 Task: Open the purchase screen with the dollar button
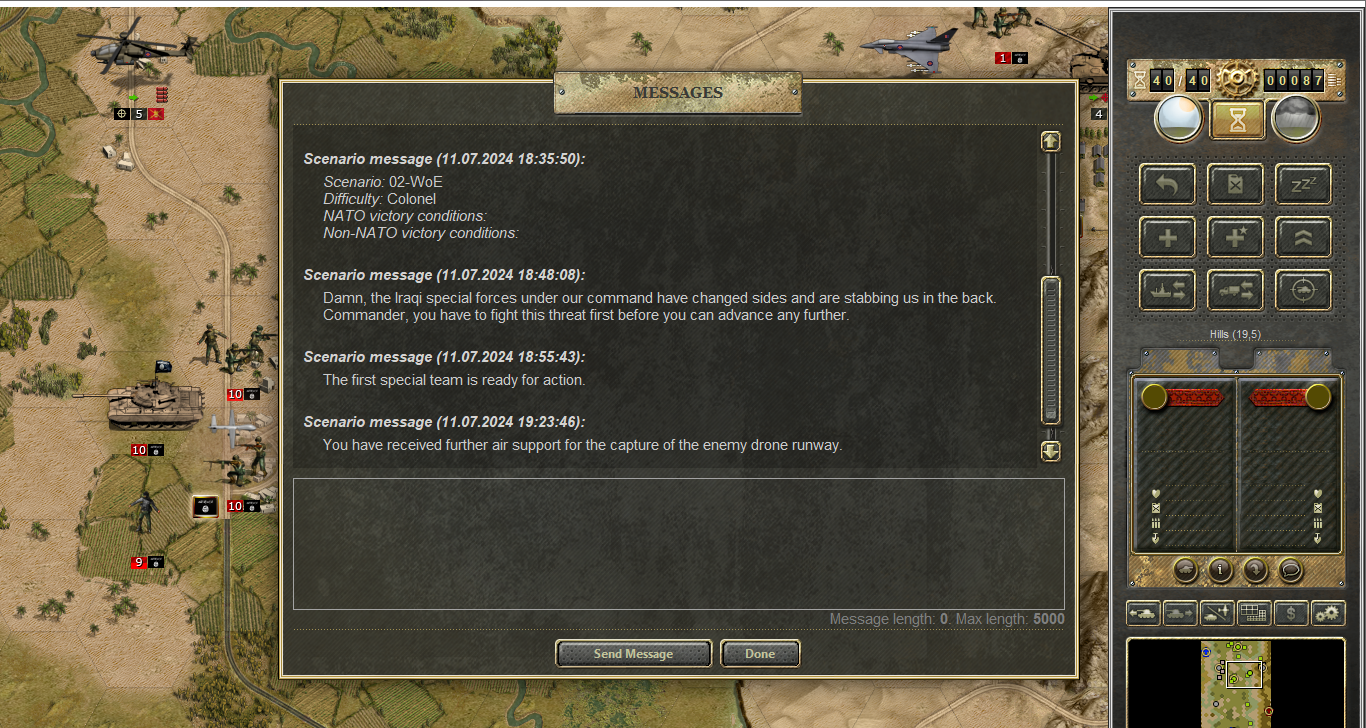1291,613
